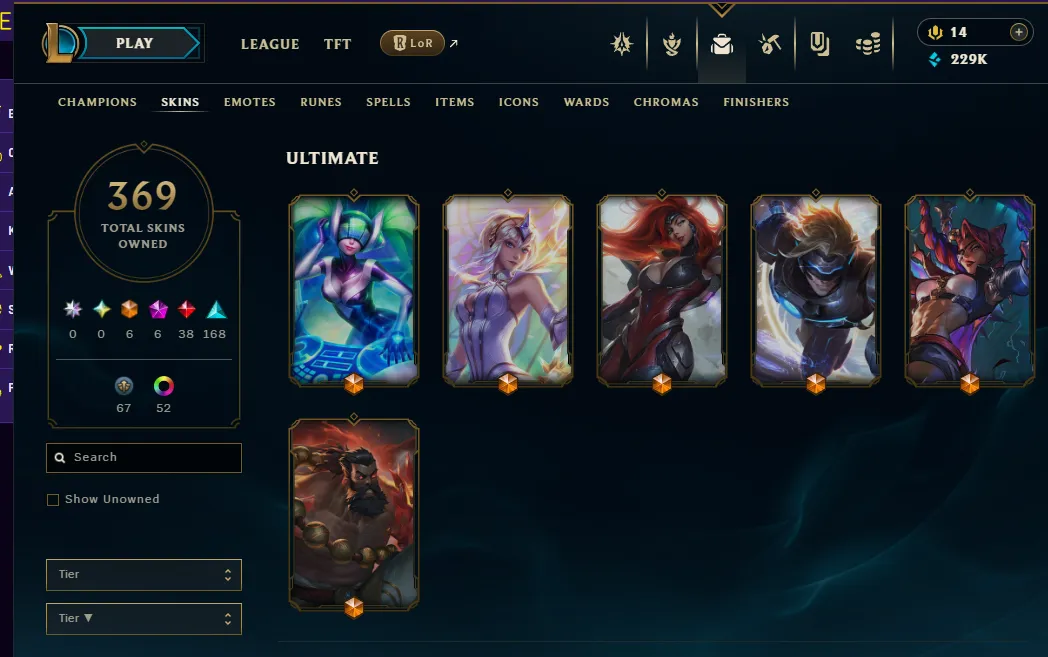Click the plus button to add currency
The image size is (1048, 657).
click(x=1018, y=32)
